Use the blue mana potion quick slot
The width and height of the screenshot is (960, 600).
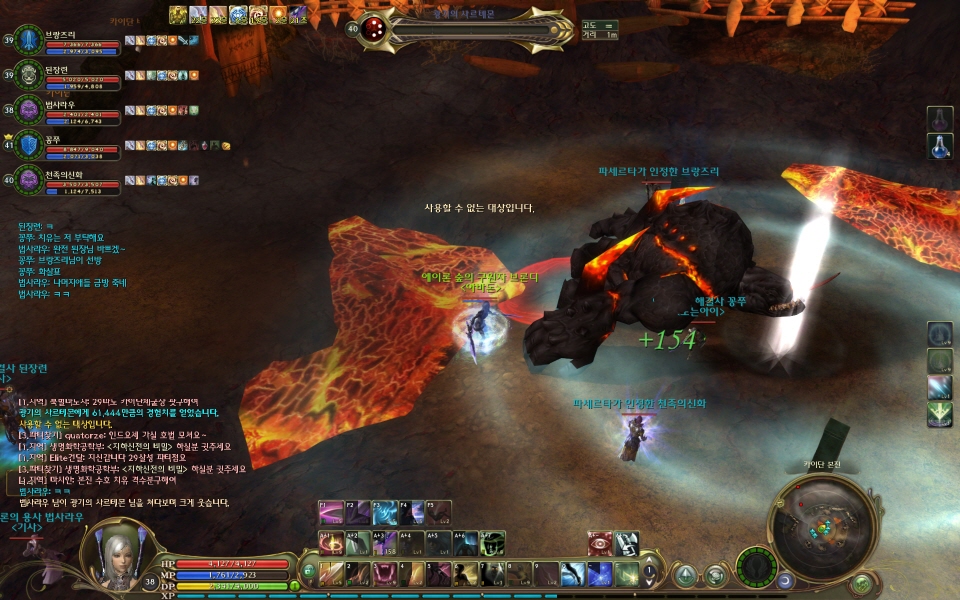(939, 146)
